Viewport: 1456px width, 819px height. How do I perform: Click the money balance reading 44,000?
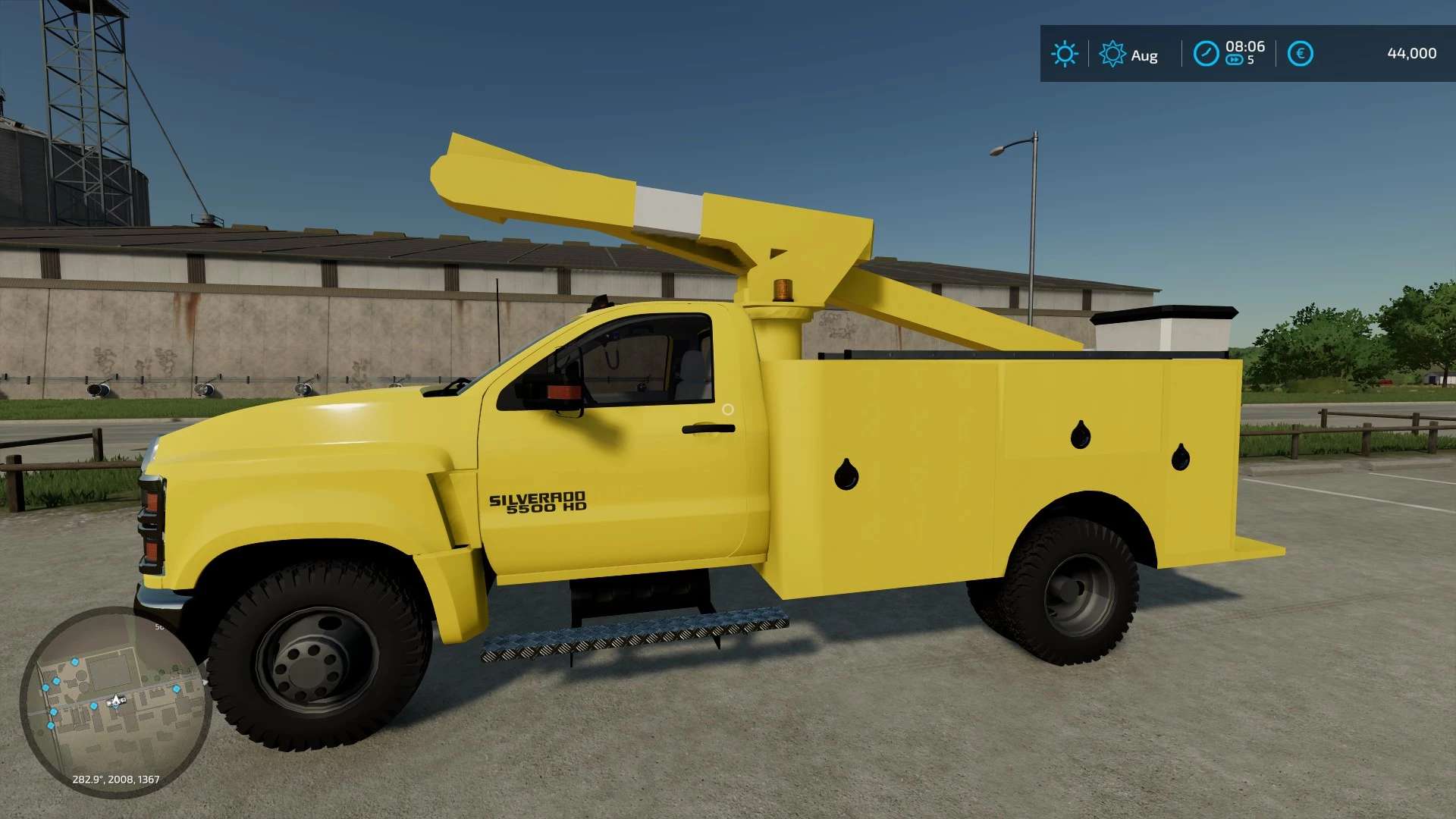tap(1414, 53)
